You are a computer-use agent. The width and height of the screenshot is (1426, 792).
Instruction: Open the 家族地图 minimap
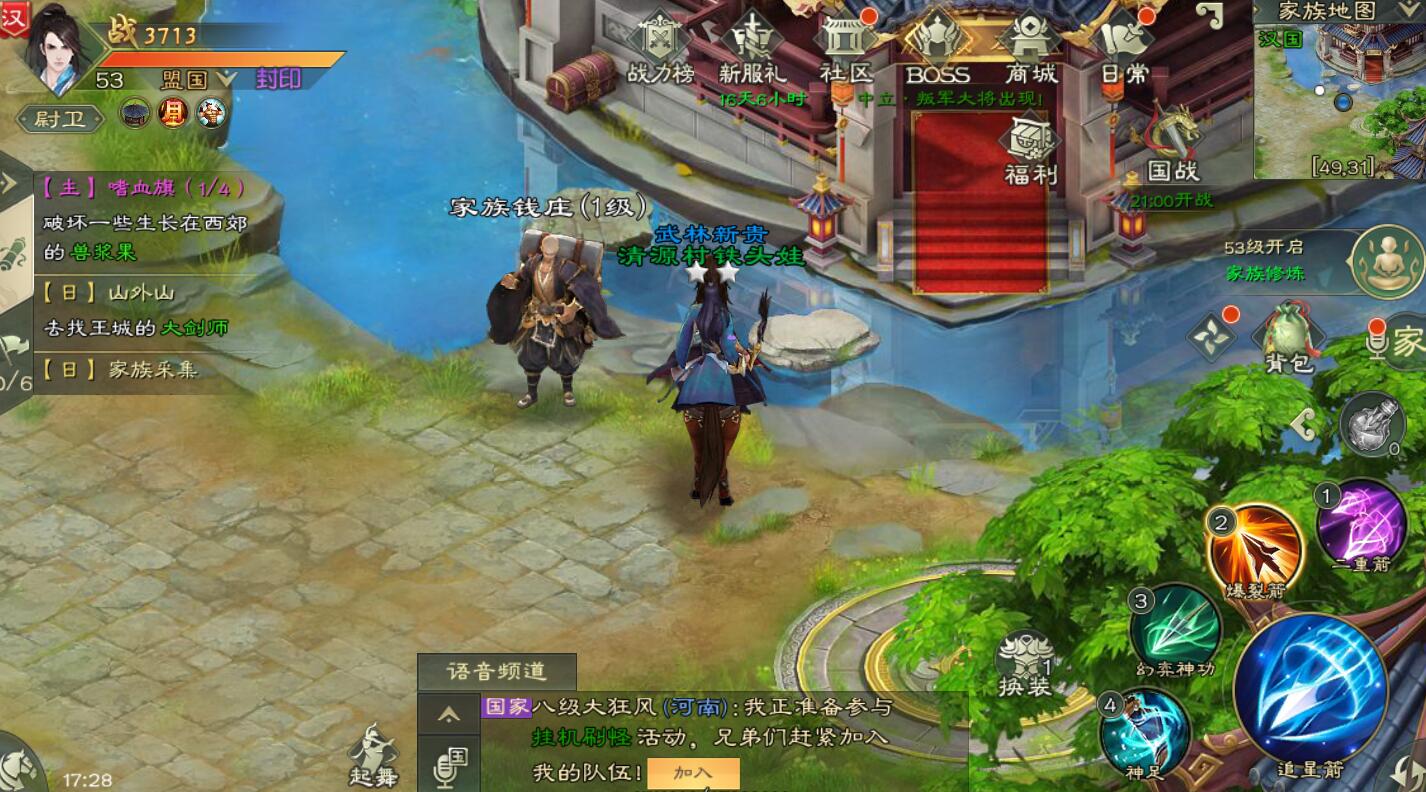click(x=1340, y=90)
